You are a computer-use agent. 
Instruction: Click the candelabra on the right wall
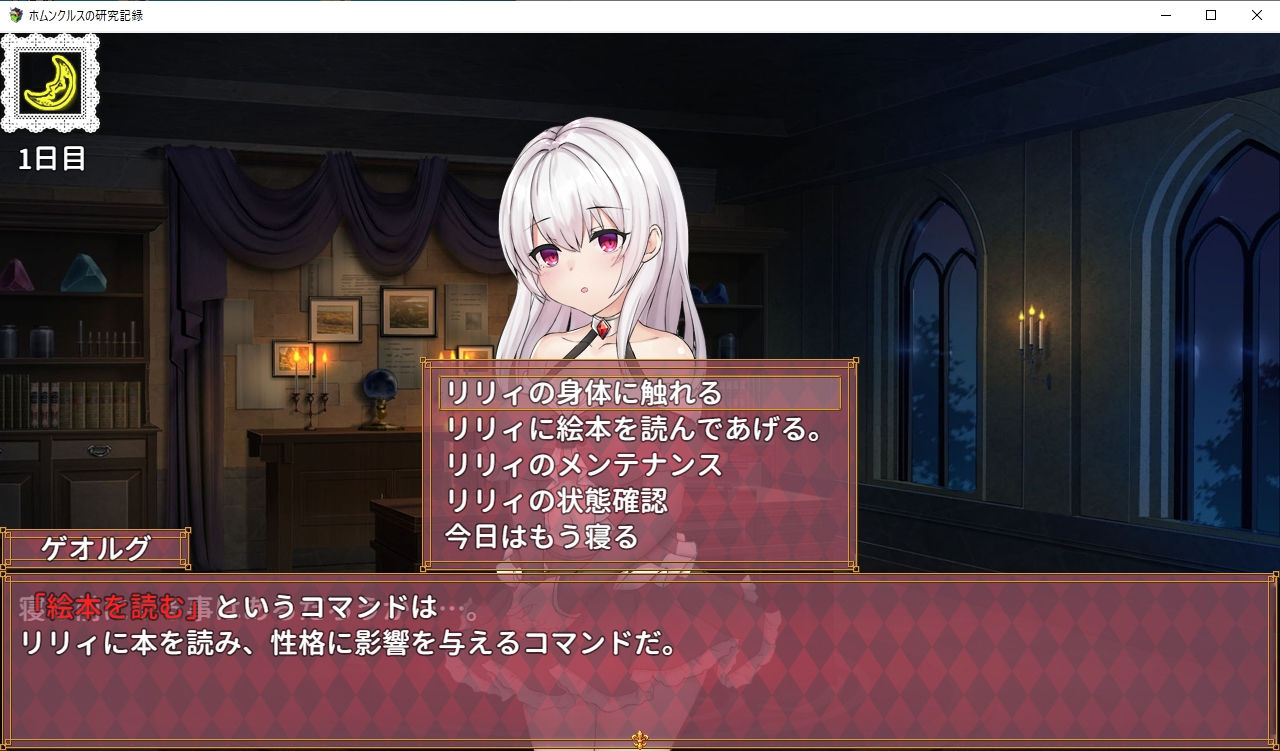point(1029,333)
